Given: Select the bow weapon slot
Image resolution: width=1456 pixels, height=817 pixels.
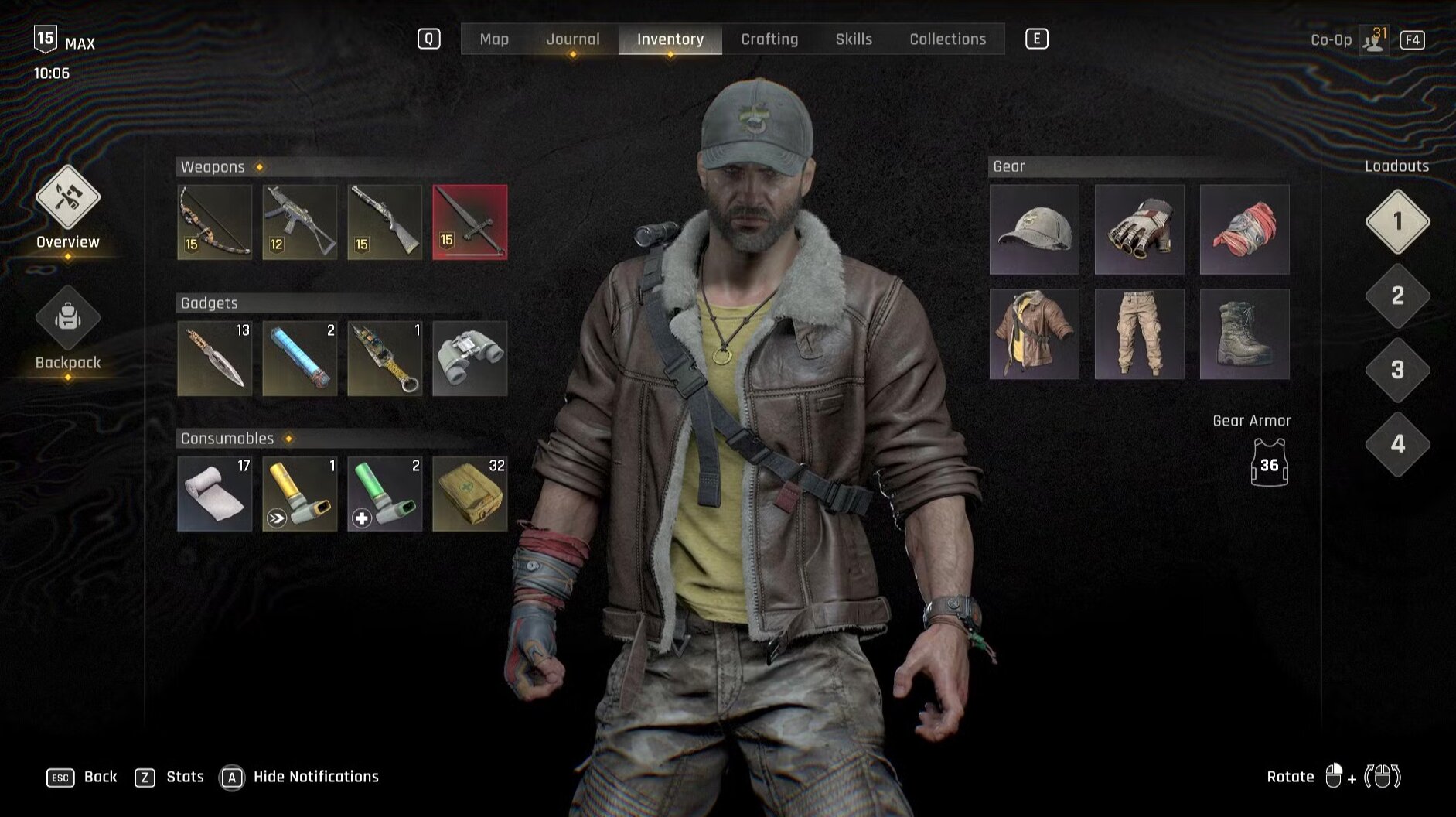Looking at the screenshot, I should tap(215, 222).
